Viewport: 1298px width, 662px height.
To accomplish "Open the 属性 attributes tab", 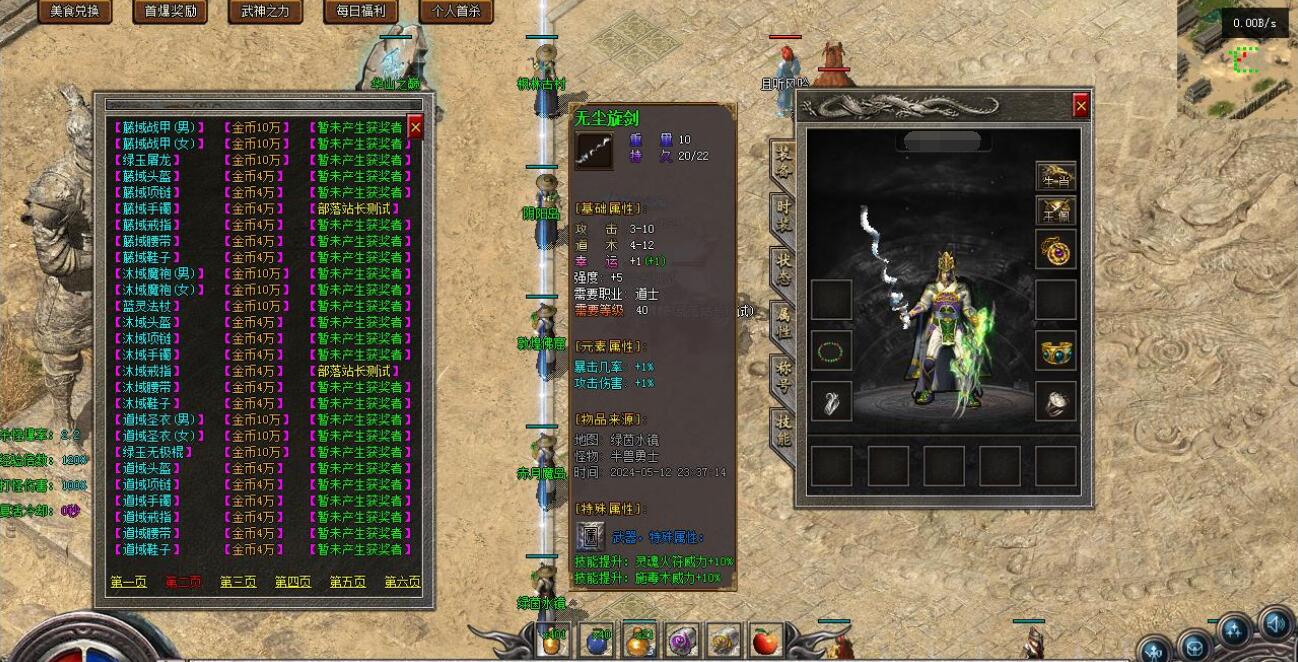I will coord(784,322).
